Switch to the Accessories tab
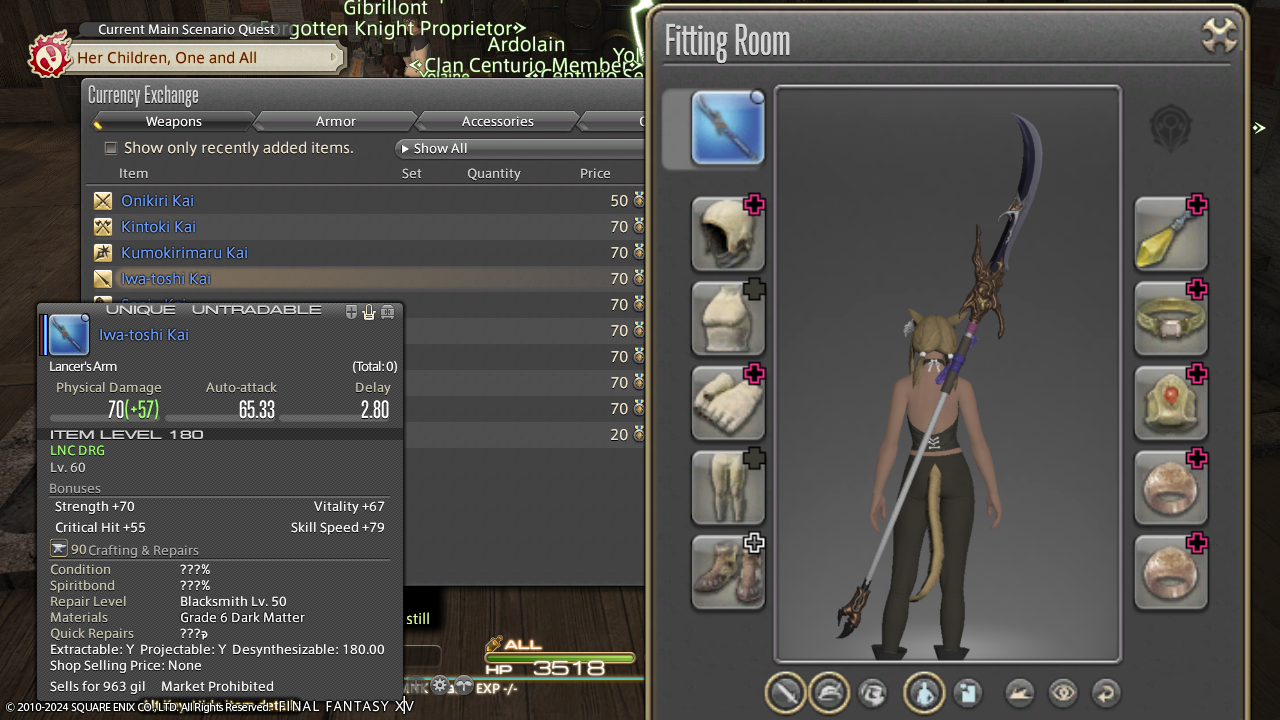Image resolution: width=1280 pixels, height=720 pixels. click(497, 121)
